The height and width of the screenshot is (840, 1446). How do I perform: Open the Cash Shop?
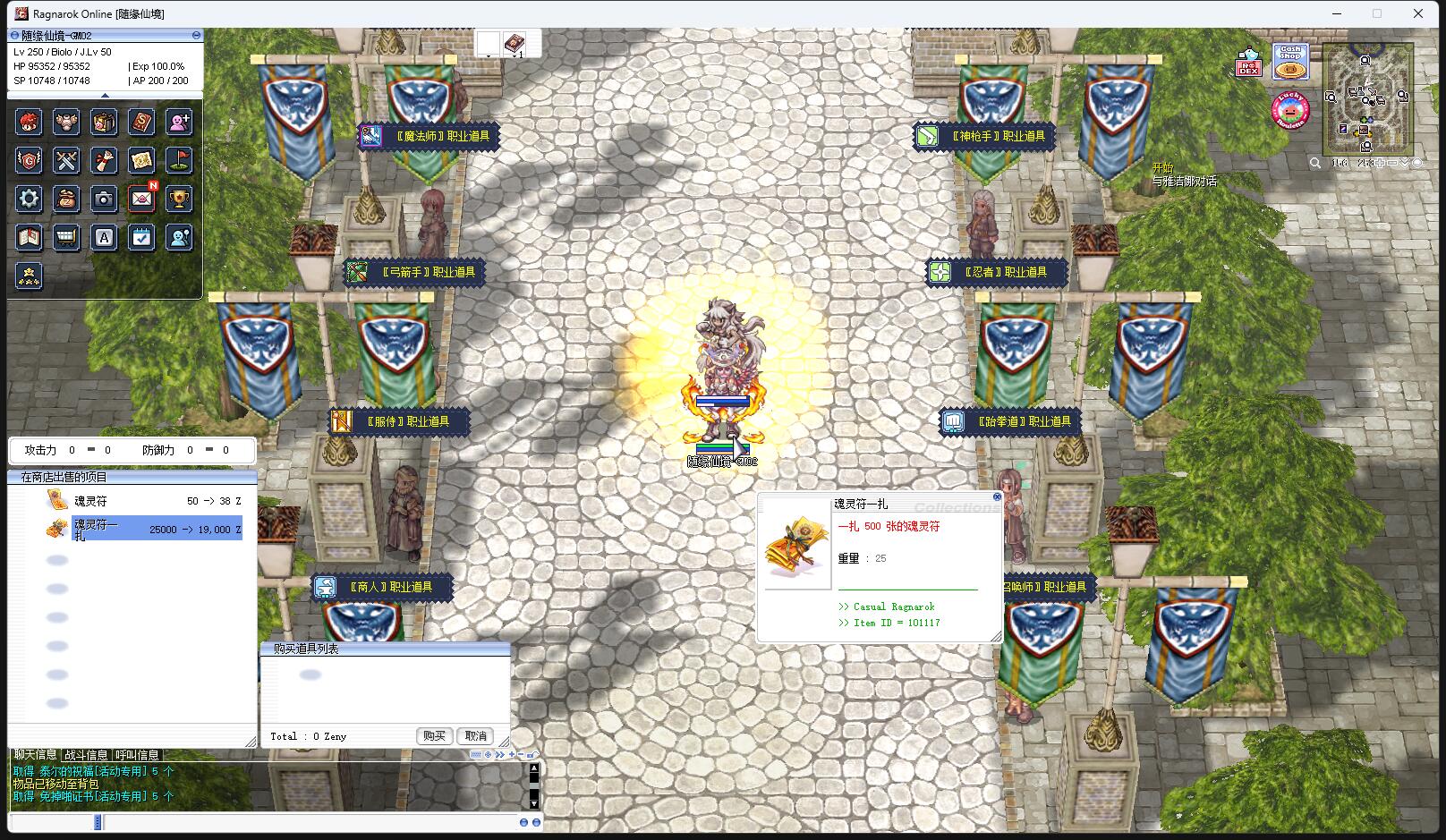click(x=1290, y=62)
